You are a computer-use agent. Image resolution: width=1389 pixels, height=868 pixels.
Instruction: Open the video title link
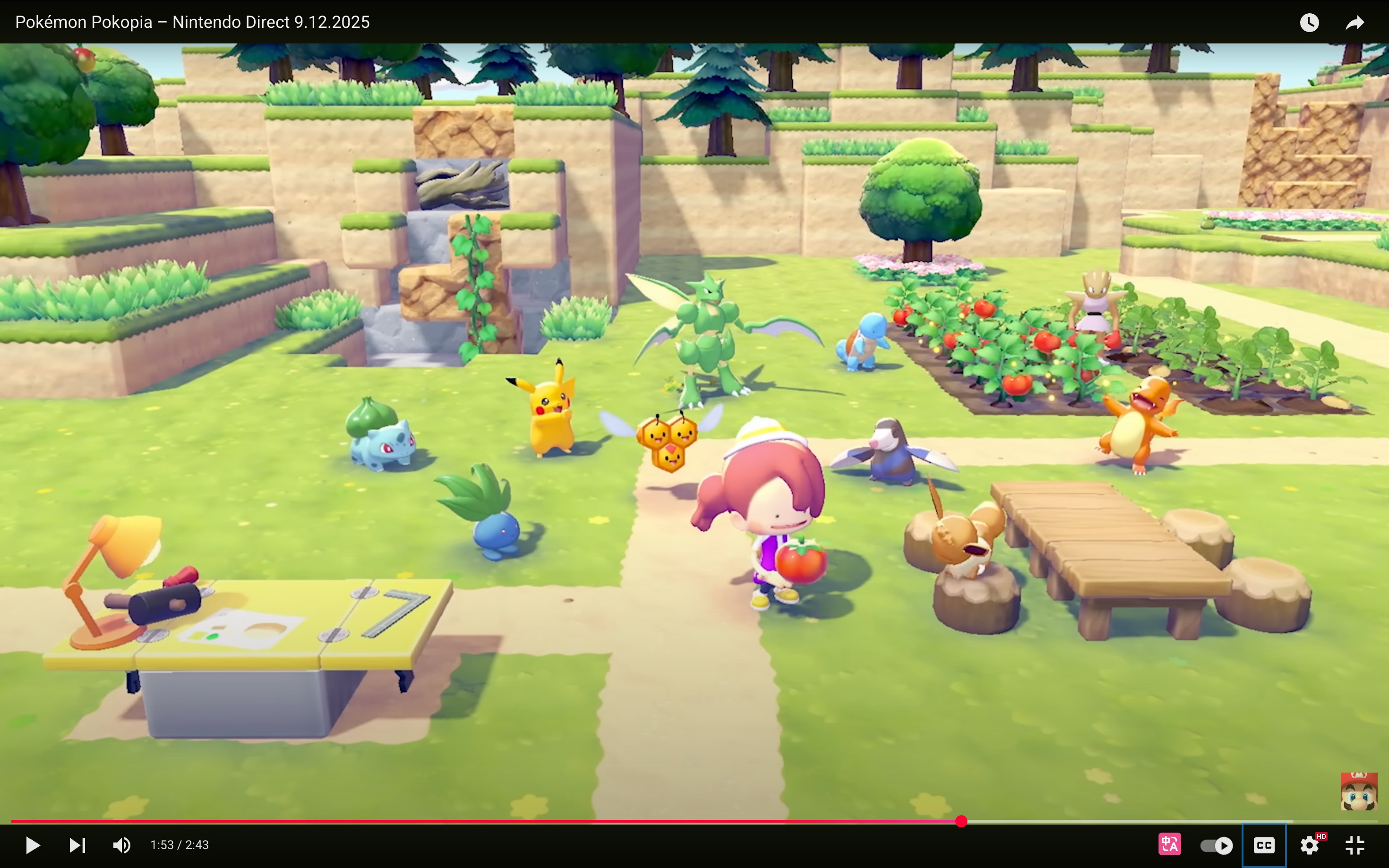[192, 22]
